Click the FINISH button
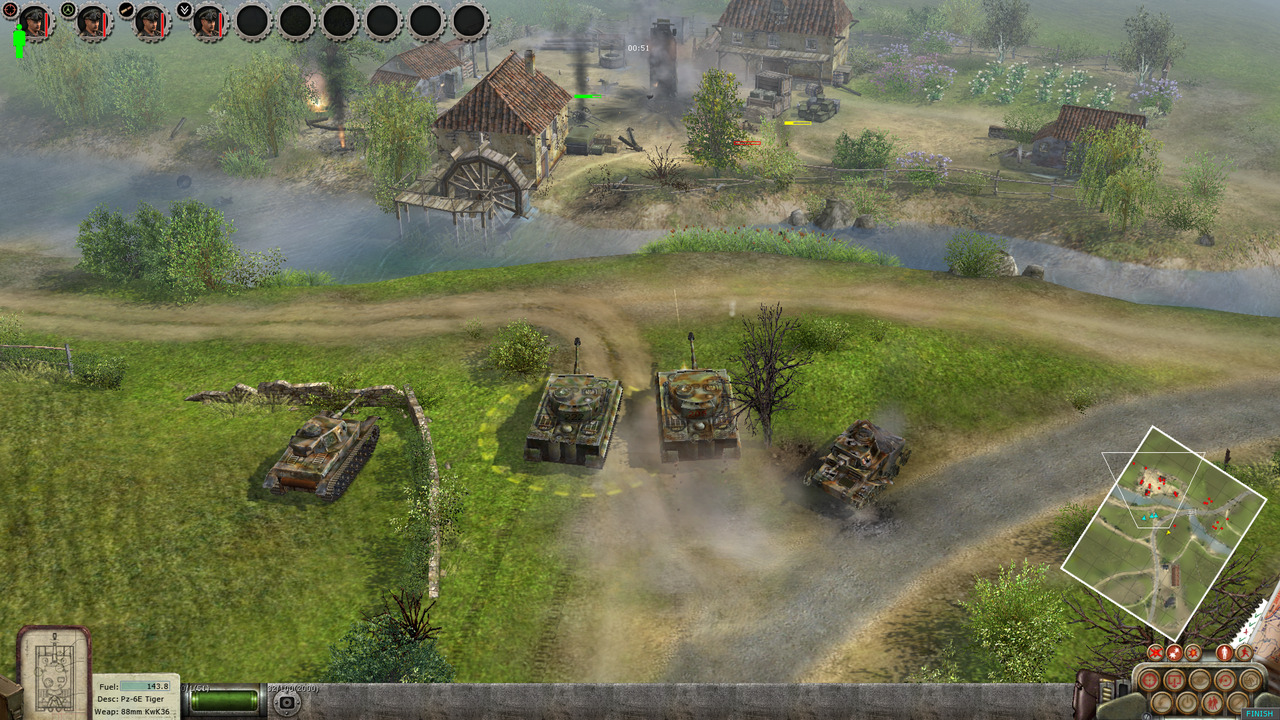 1259,713
